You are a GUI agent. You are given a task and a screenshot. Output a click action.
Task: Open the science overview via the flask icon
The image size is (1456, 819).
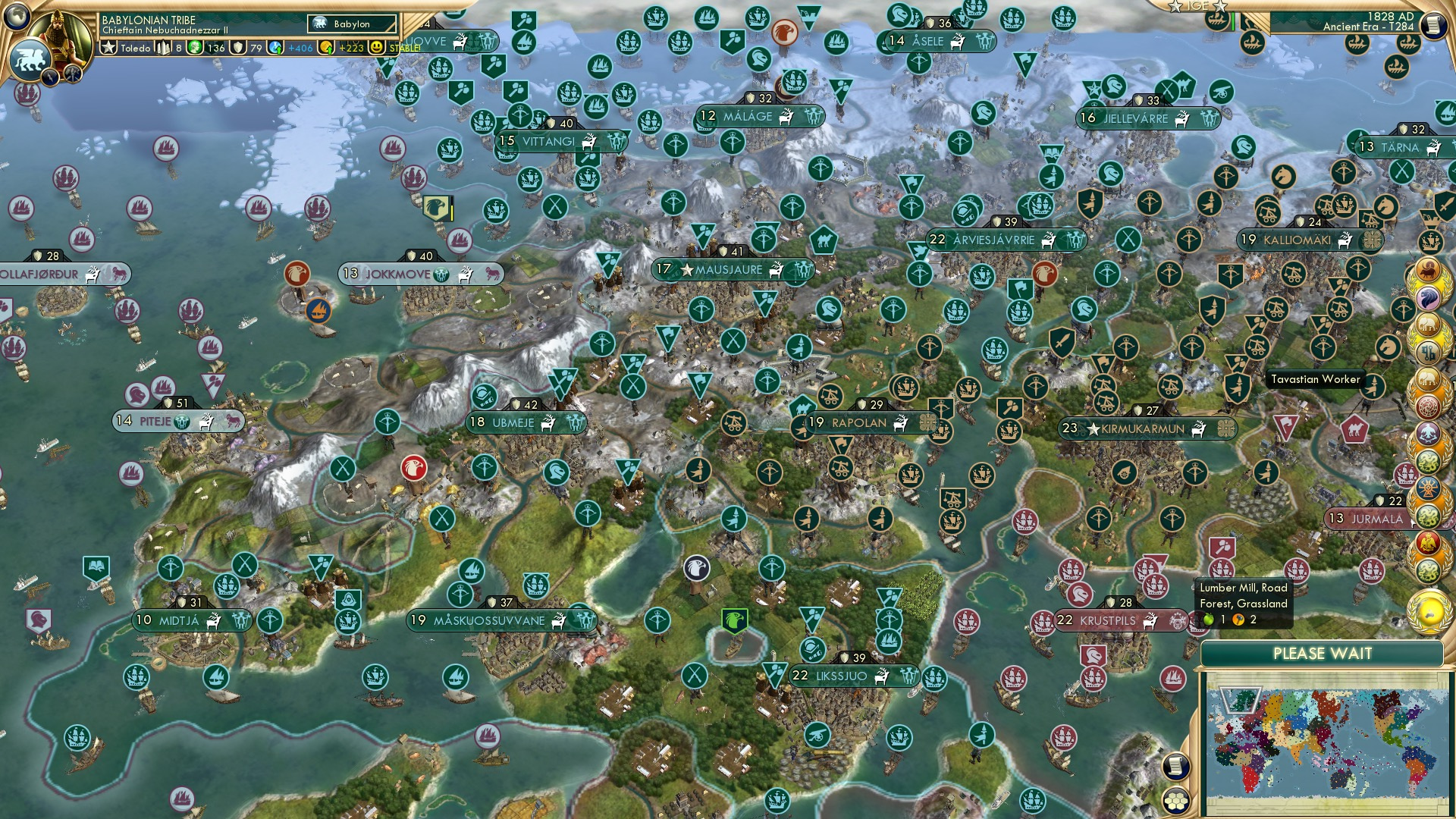pos(276,47)
